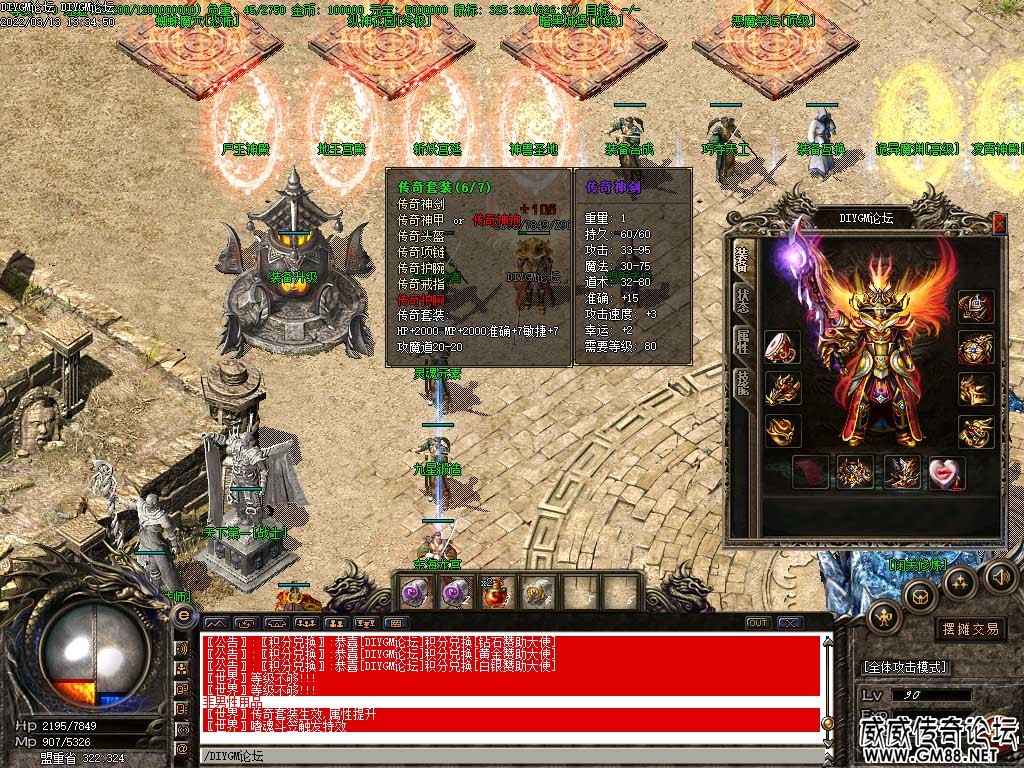Click the 摆摊交易 stall trade button

(970, 629)
